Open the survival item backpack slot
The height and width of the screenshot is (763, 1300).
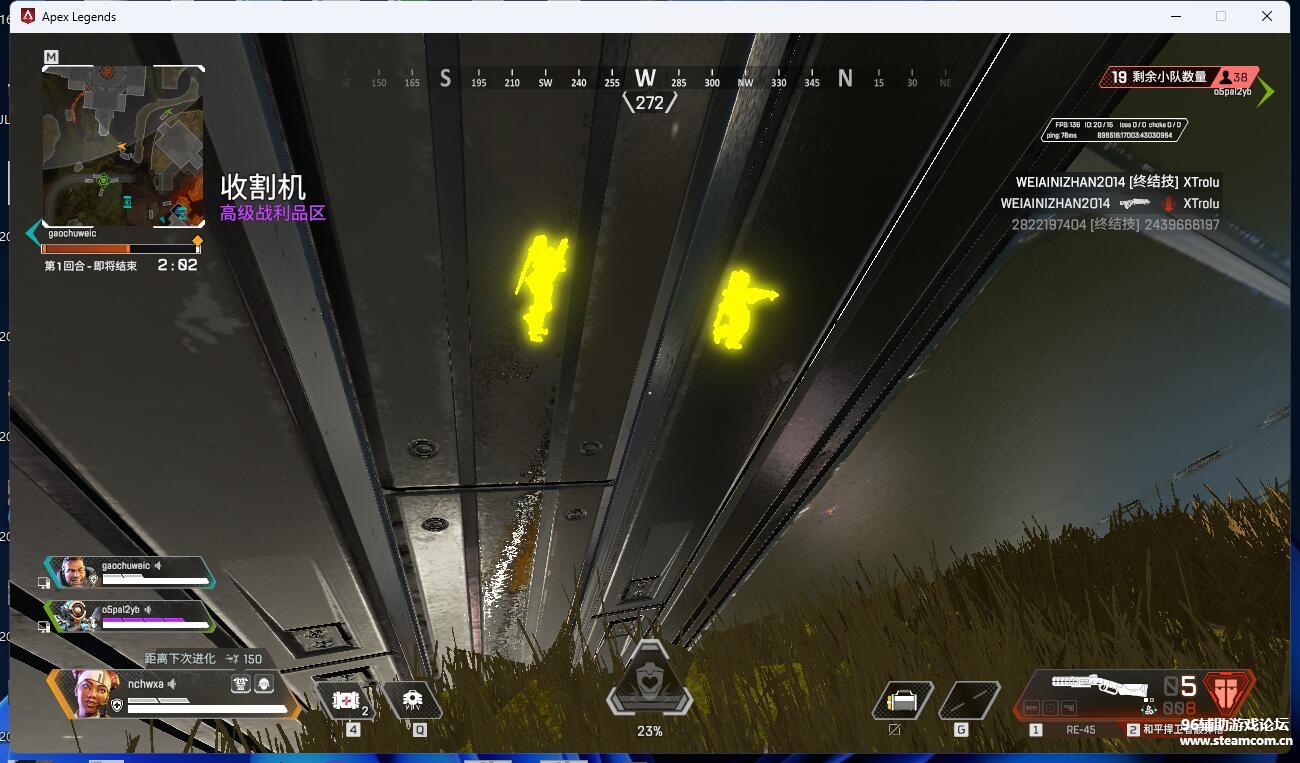pos(902,701)
